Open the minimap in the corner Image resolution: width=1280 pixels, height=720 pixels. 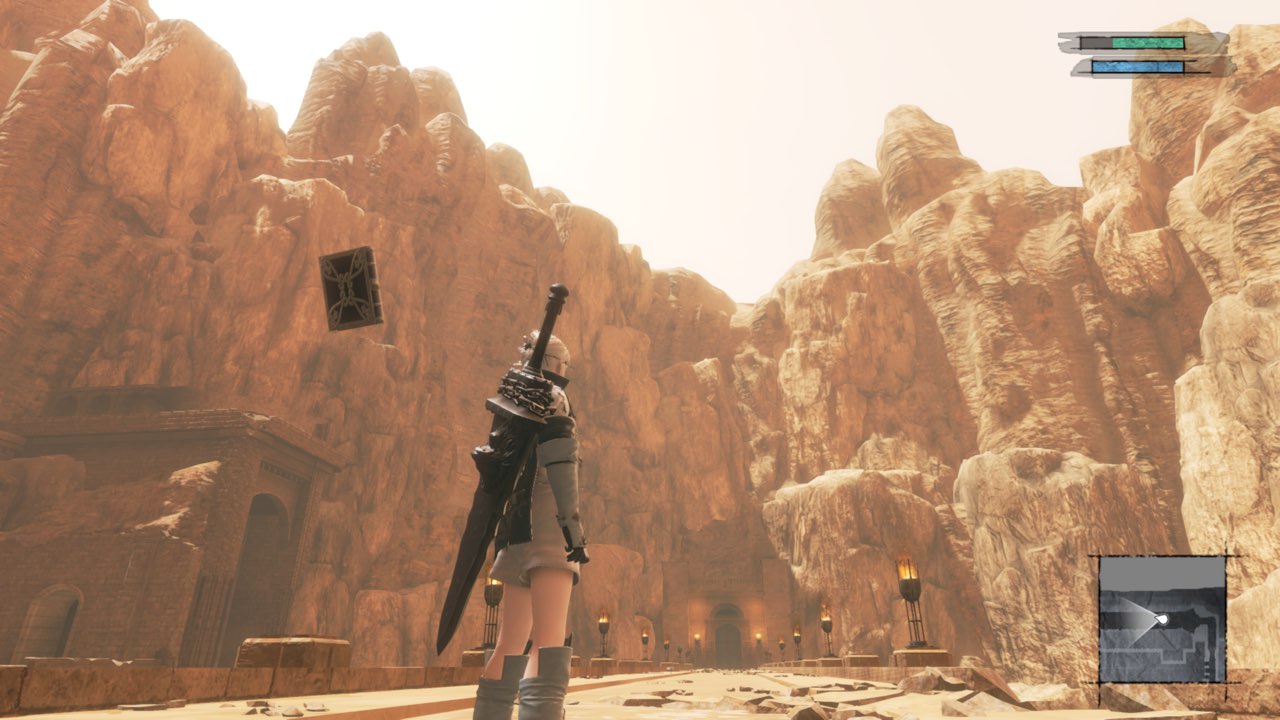(1162, 619)
